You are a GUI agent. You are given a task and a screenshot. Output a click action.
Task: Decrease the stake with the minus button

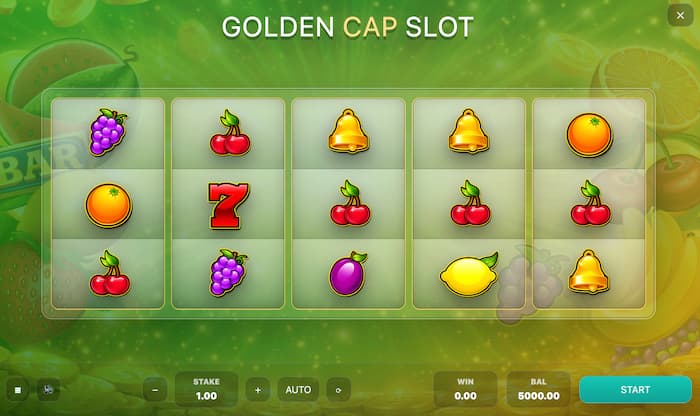tap(154, 389)
